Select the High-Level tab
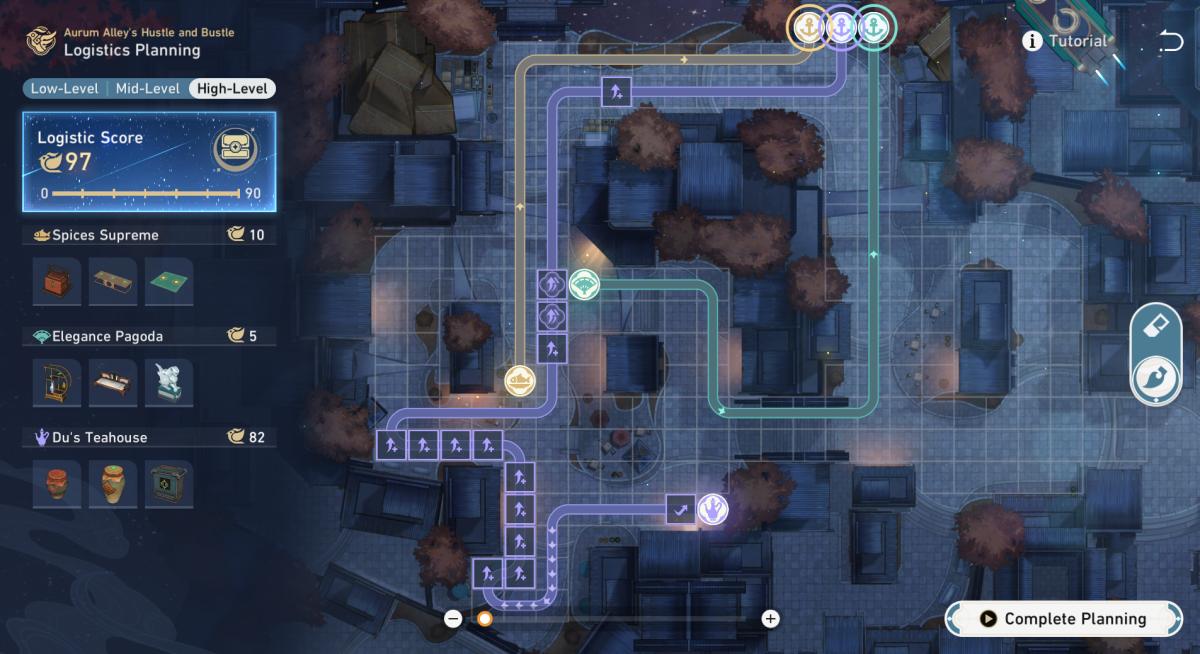The image size is (1200, 654). tap(231, 89)
